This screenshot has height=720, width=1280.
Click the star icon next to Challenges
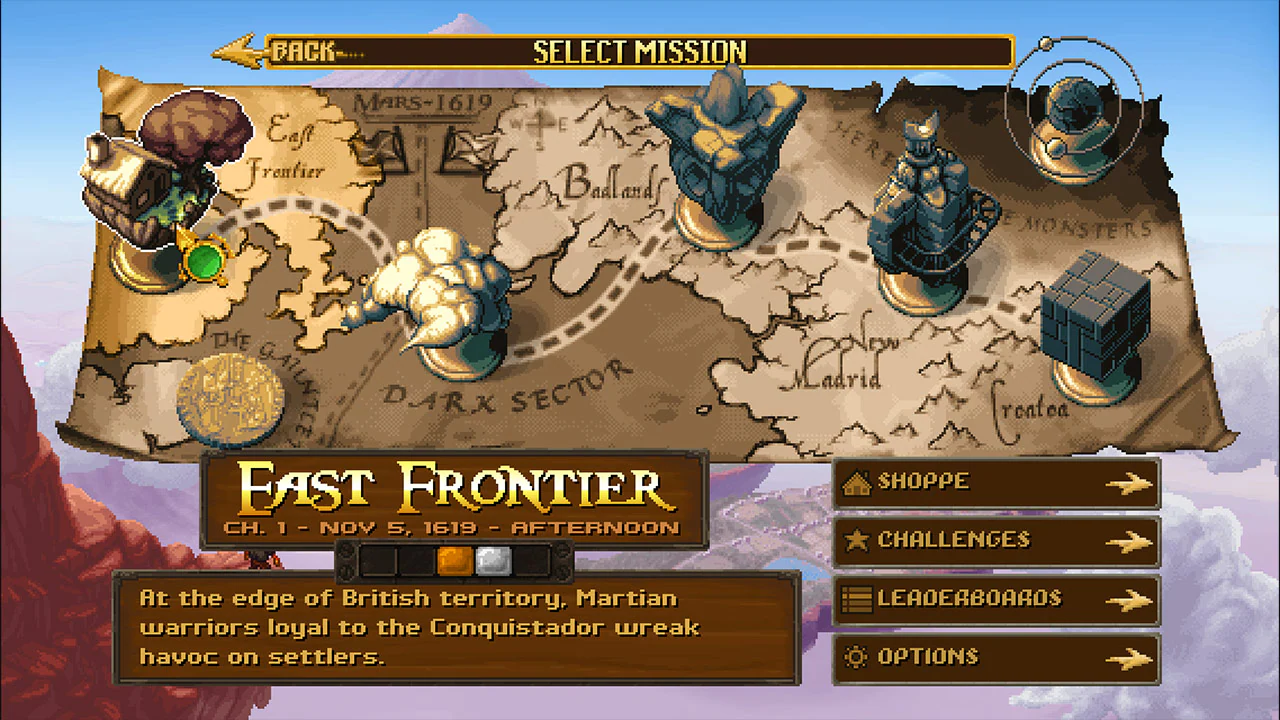(858, 540)
